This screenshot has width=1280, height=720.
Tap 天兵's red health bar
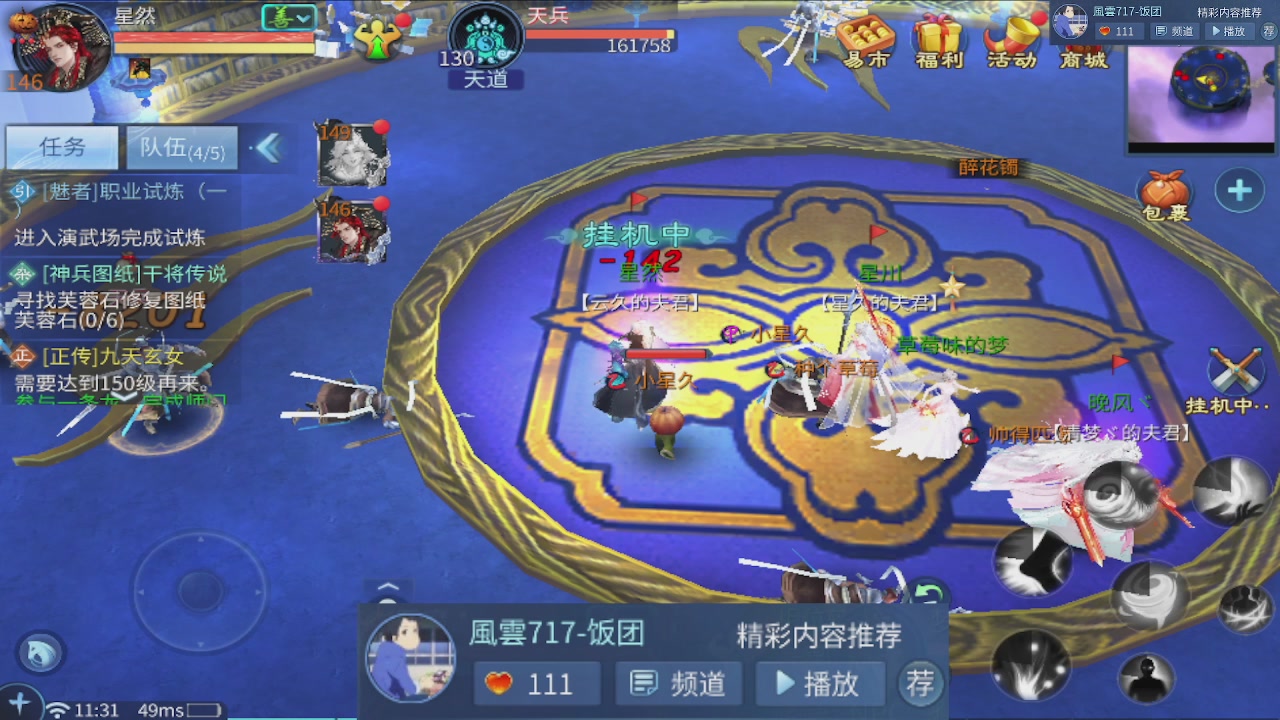tap(600, 31)
